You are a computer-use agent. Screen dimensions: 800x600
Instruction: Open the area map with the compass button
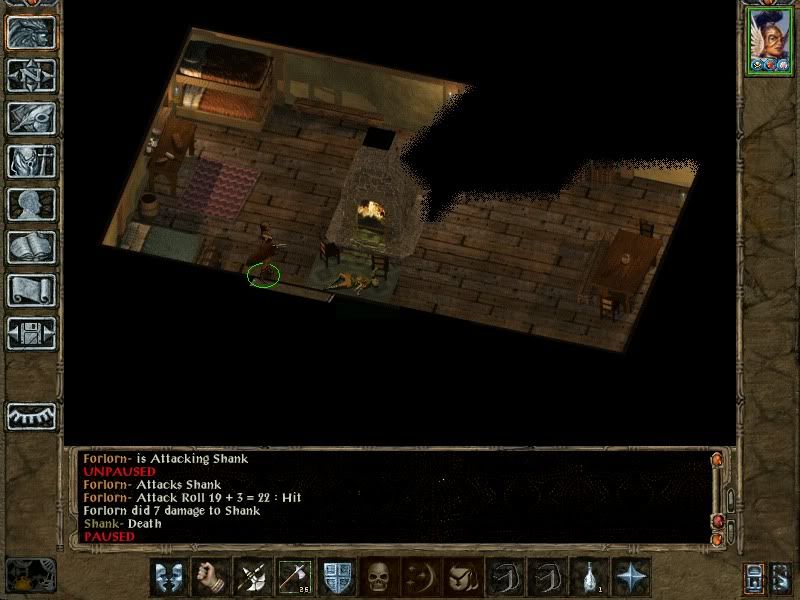(30, 75)
